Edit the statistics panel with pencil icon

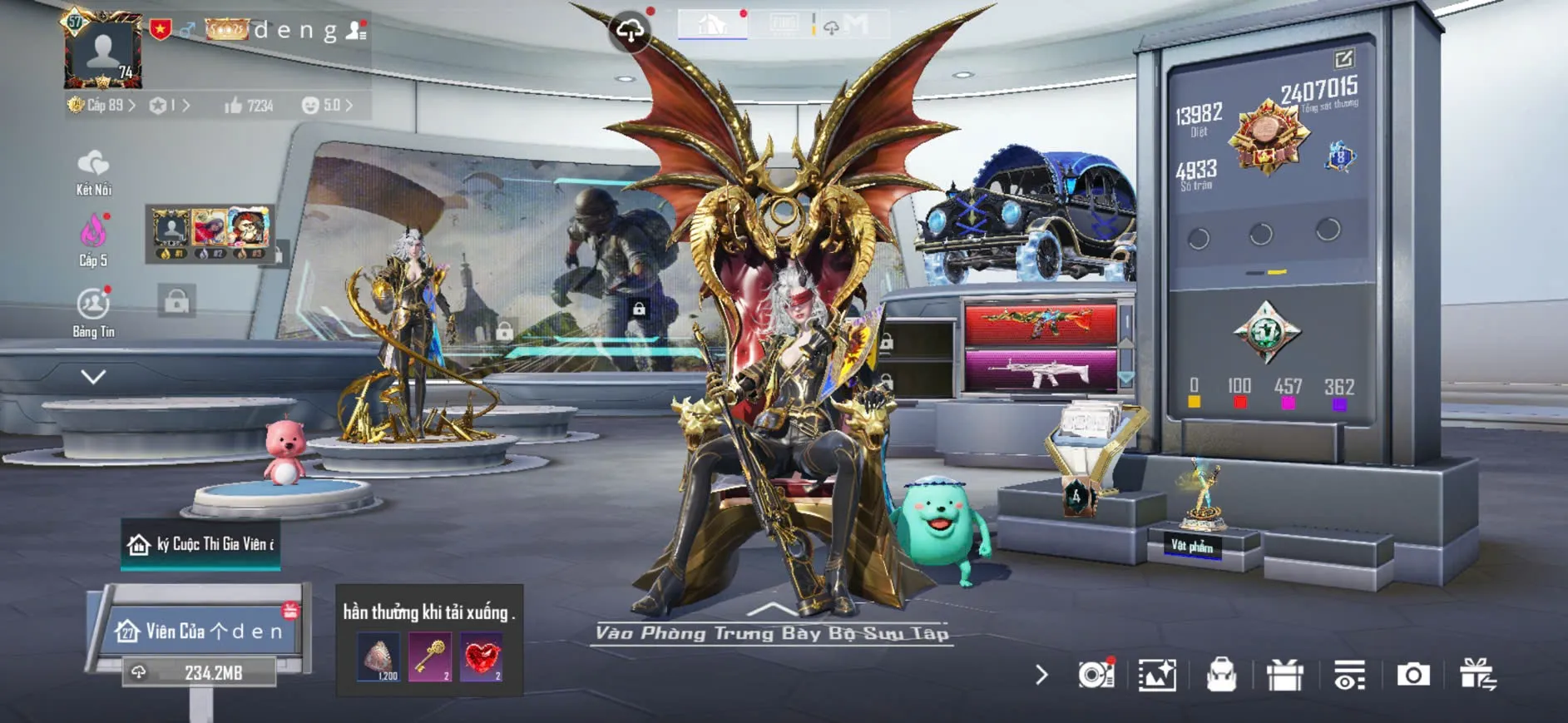click(1343, 58)
